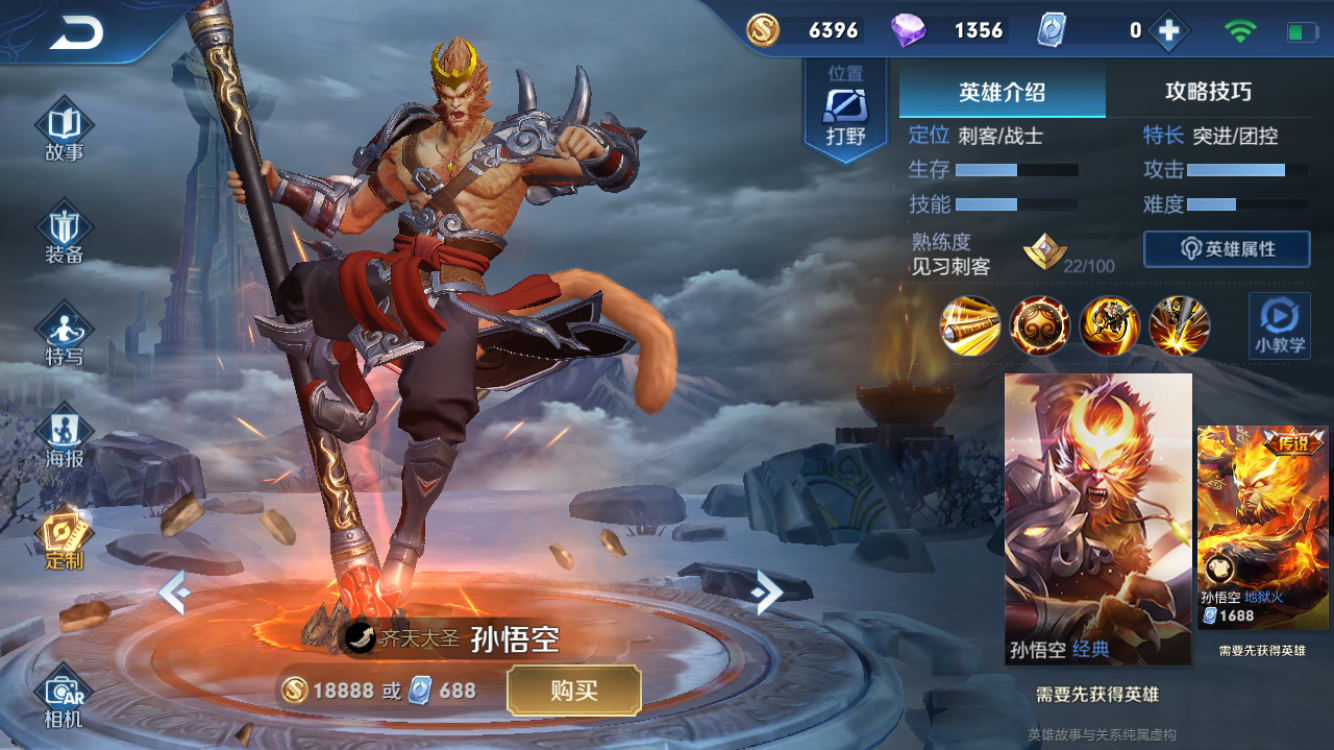This screenshot has width=1334, height=750.
Task: Choose the 地狱火 hellfire skin thumbnail
Action: pos(1262,527)
